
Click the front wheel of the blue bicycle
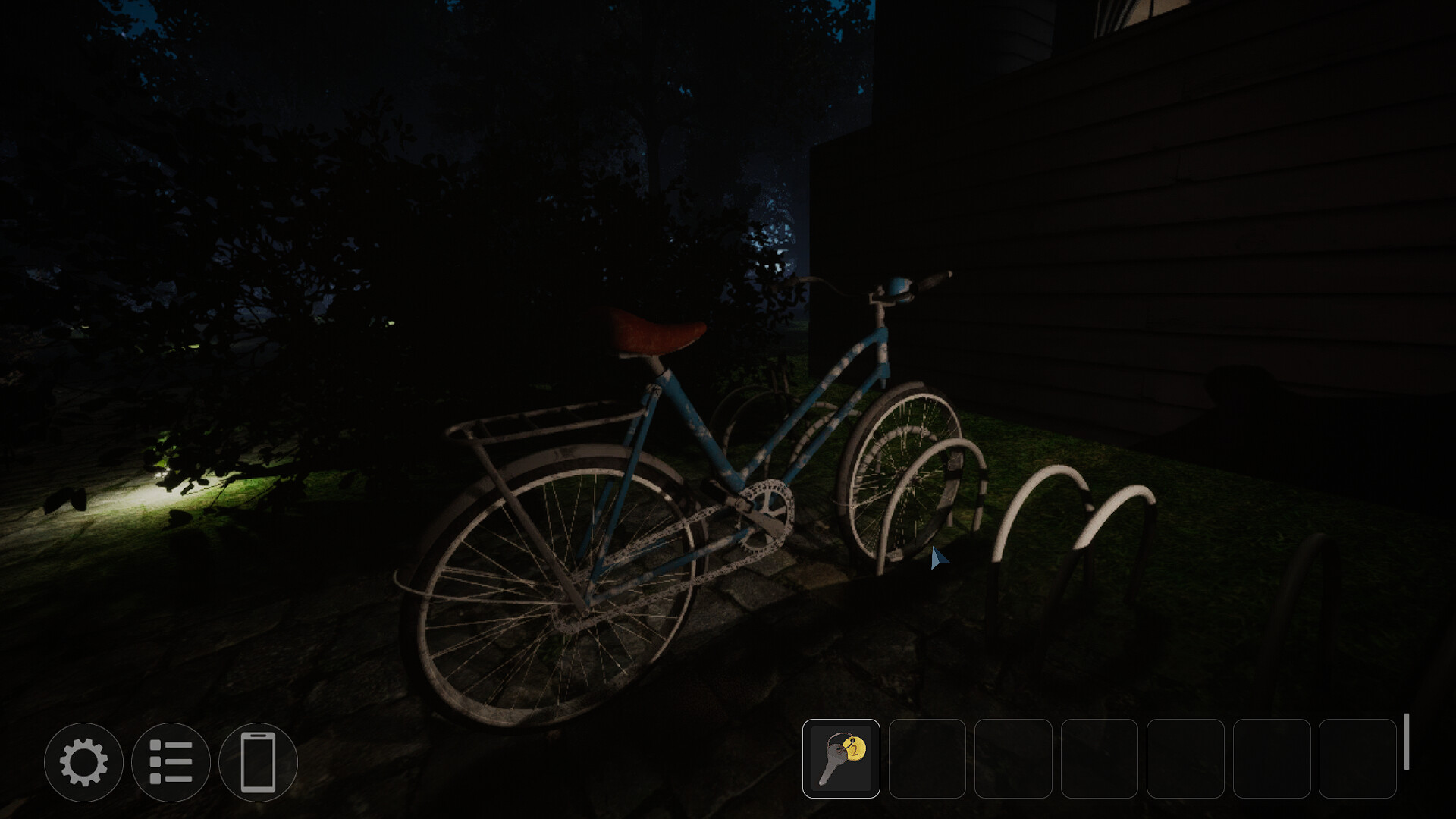899,470
